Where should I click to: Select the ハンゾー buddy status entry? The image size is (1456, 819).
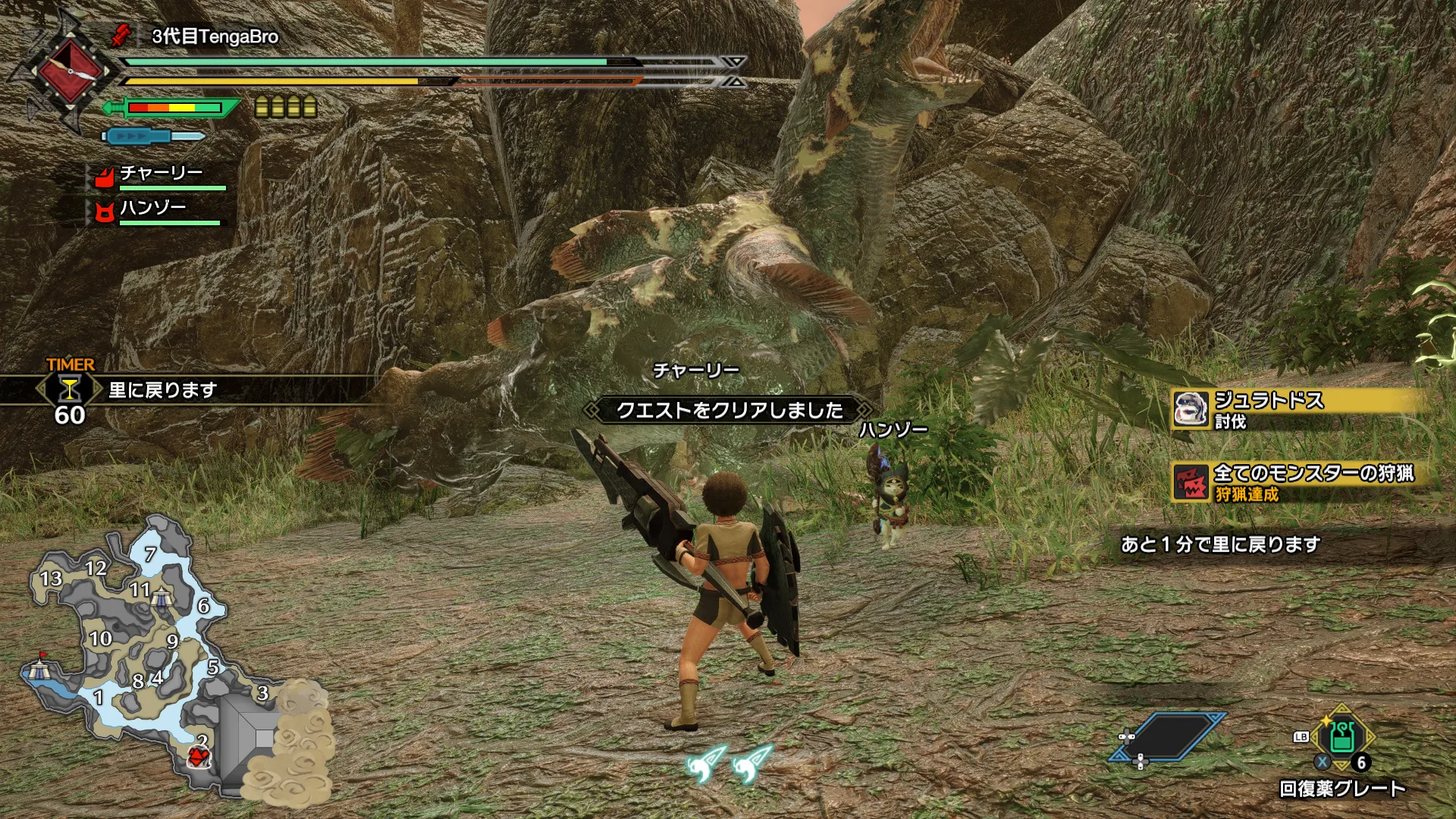coord(155,211)
